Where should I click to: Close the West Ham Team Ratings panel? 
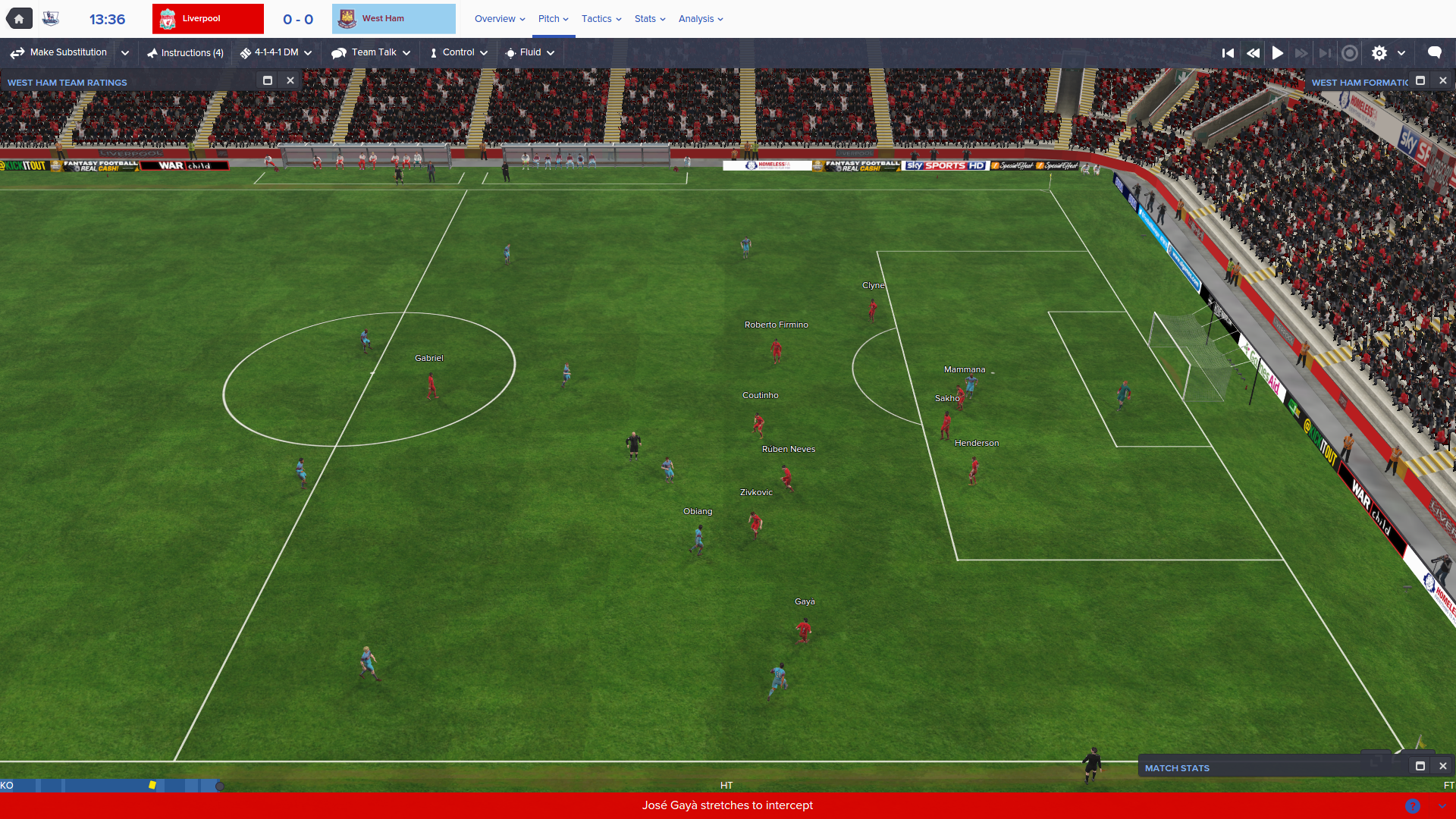tap(290, 80)
